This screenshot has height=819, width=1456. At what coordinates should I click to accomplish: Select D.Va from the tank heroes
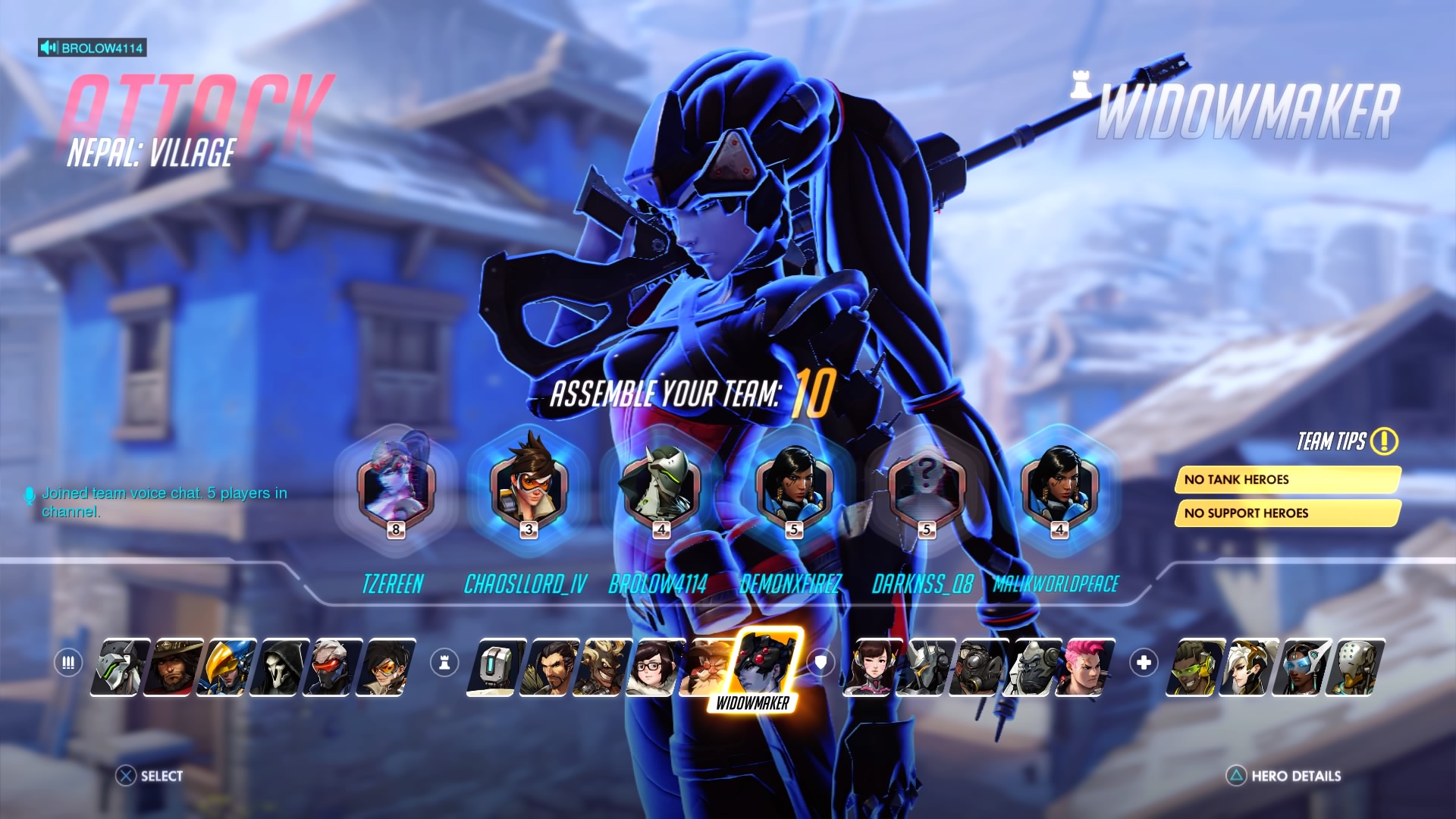click(x=874, y=667)
